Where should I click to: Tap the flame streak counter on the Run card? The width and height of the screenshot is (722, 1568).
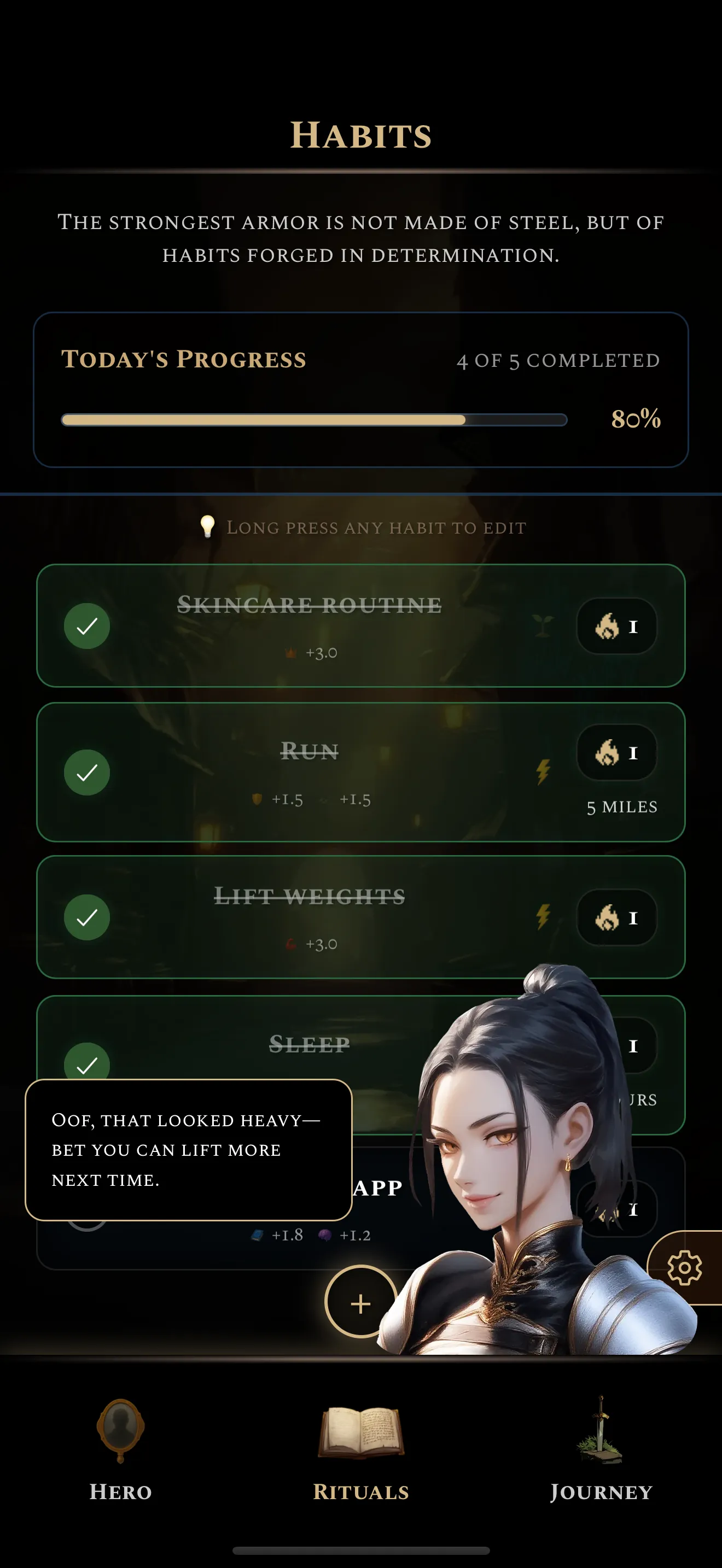coord(616,753)
